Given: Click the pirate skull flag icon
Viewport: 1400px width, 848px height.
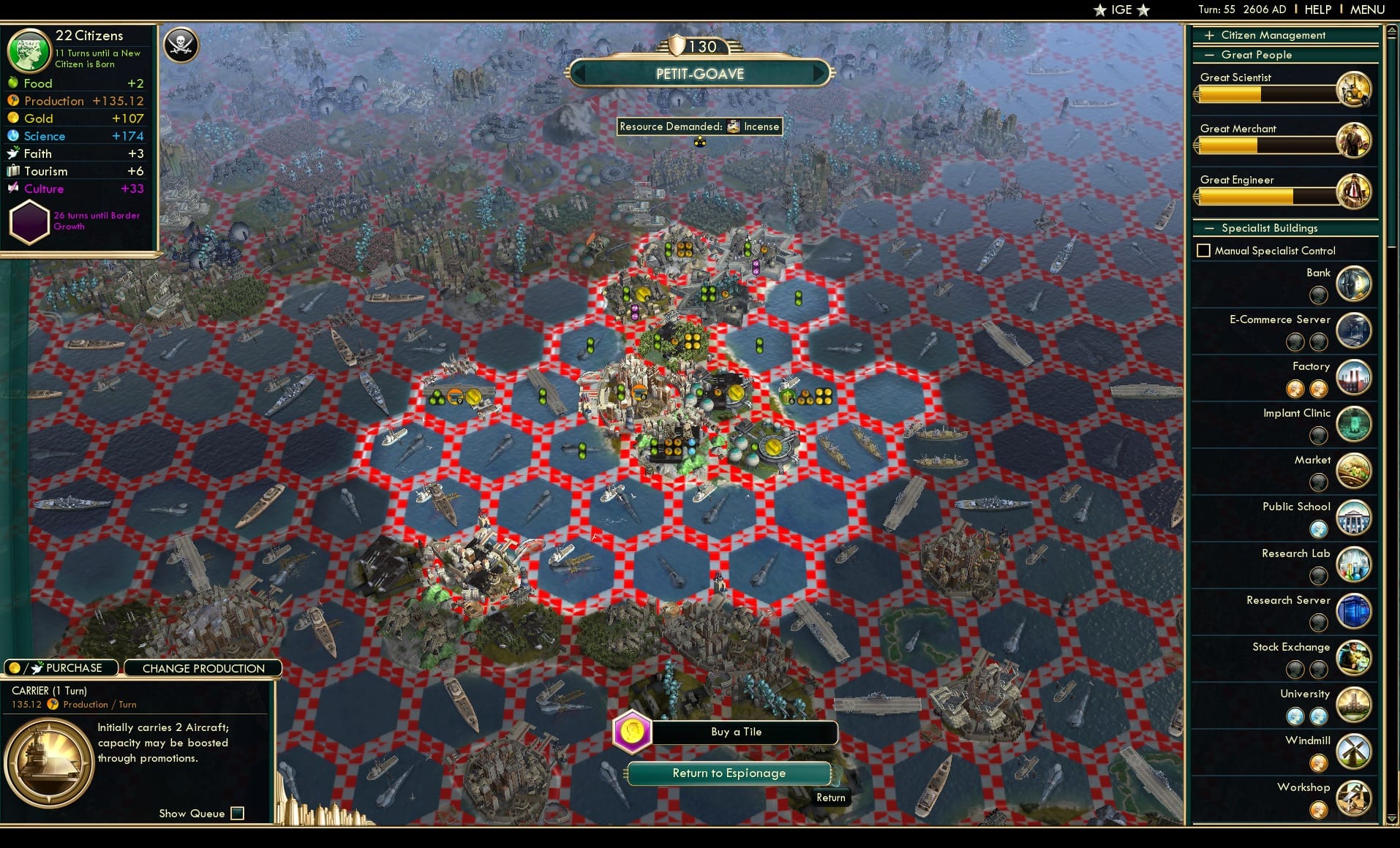Looking at the screenshot, I should [x=181, y=45].
